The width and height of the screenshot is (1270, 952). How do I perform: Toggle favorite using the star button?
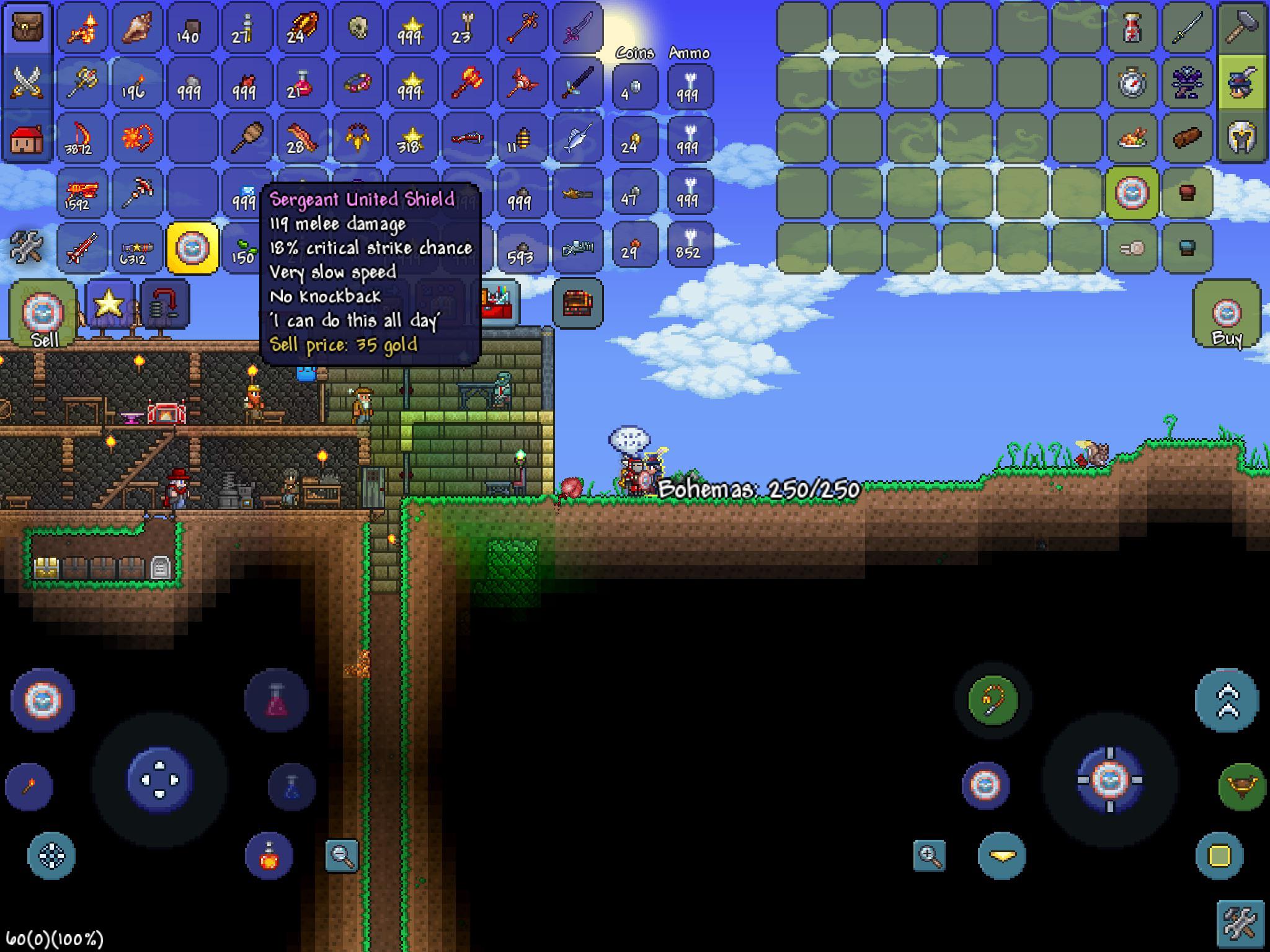(109, 303)
